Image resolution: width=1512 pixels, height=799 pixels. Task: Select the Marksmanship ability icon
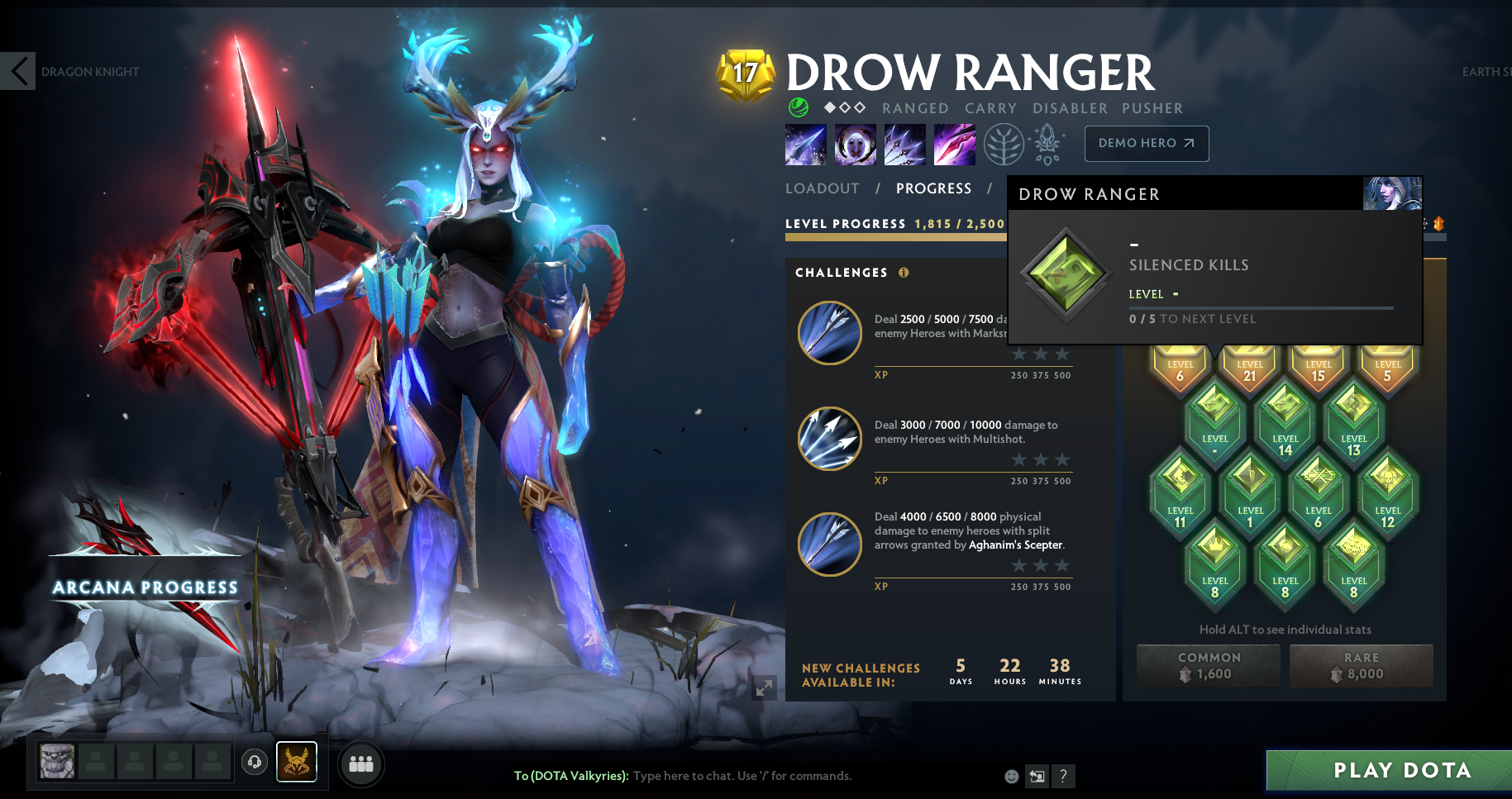(x=954, y=144)
